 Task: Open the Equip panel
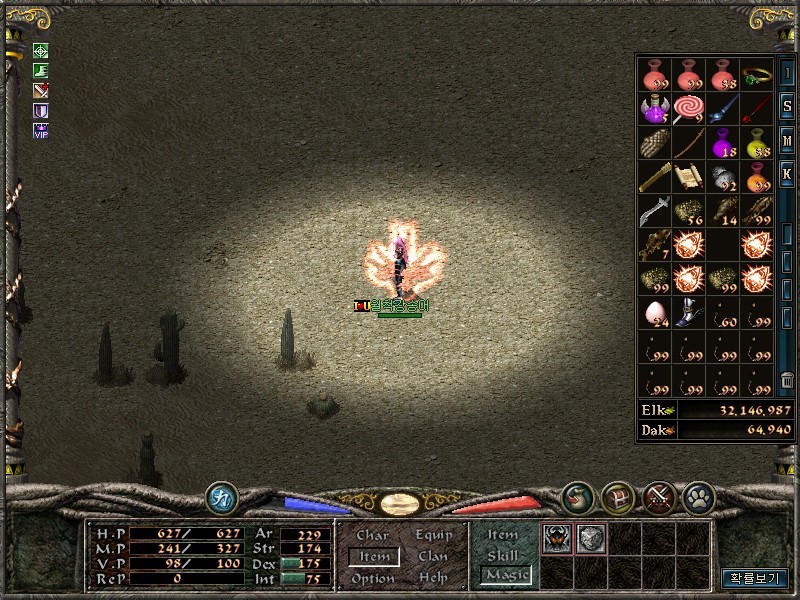434,535
